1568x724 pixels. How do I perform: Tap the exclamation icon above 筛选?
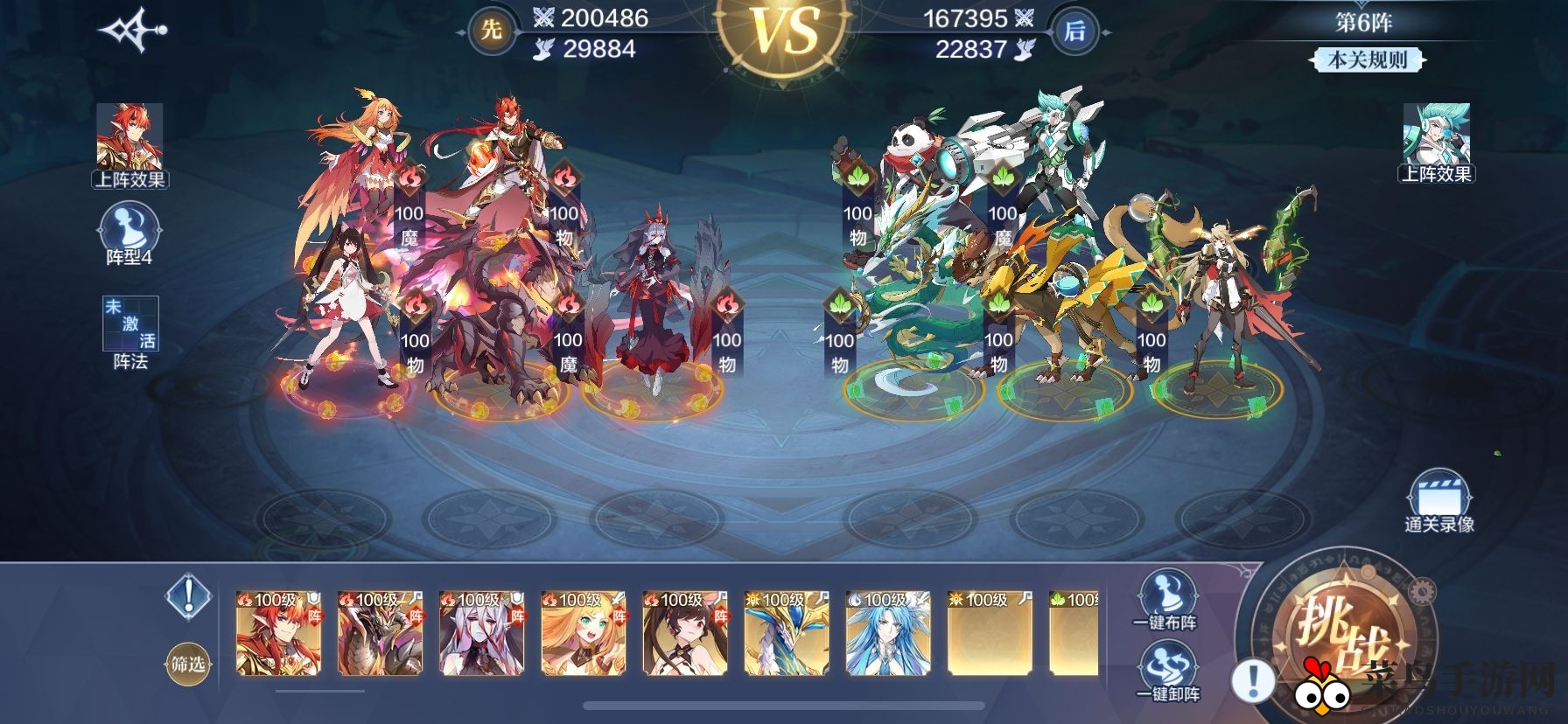(x=188, y=597)
